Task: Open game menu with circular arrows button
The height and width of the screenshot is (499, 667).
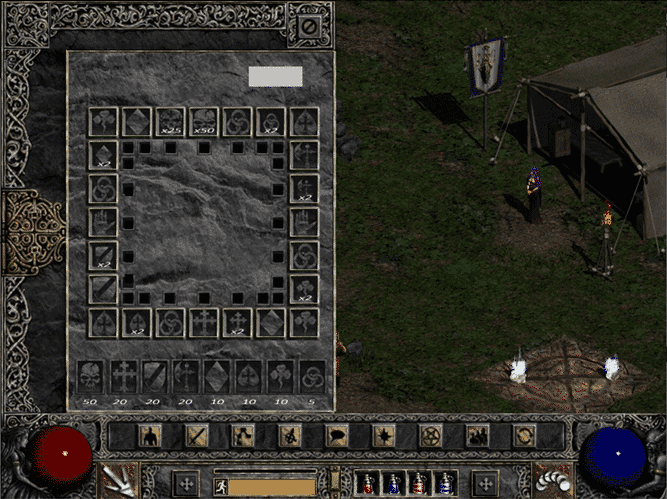Action: coord(524,435)
